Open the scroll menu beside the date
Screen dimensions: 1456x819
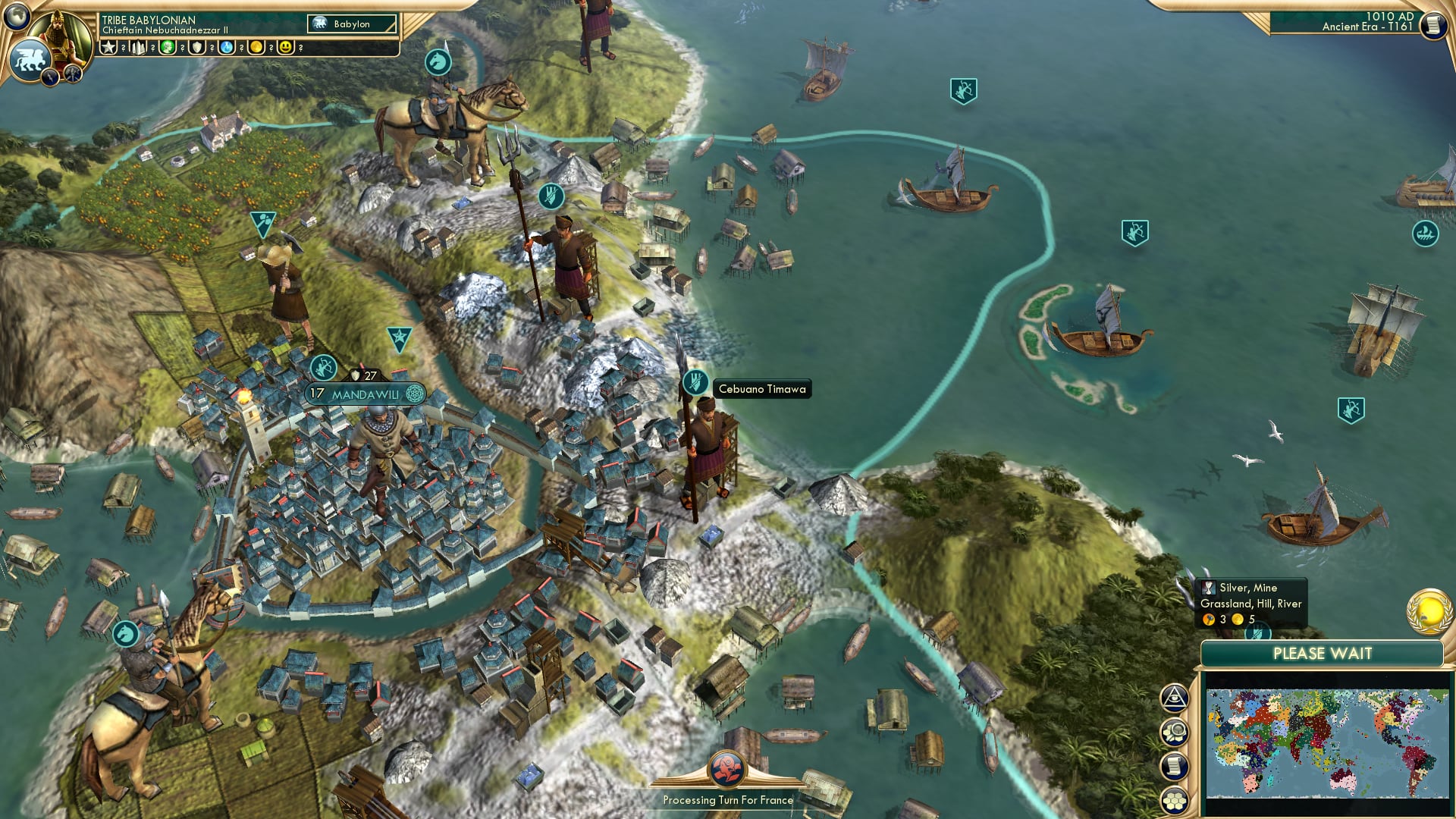point(1432,25)
